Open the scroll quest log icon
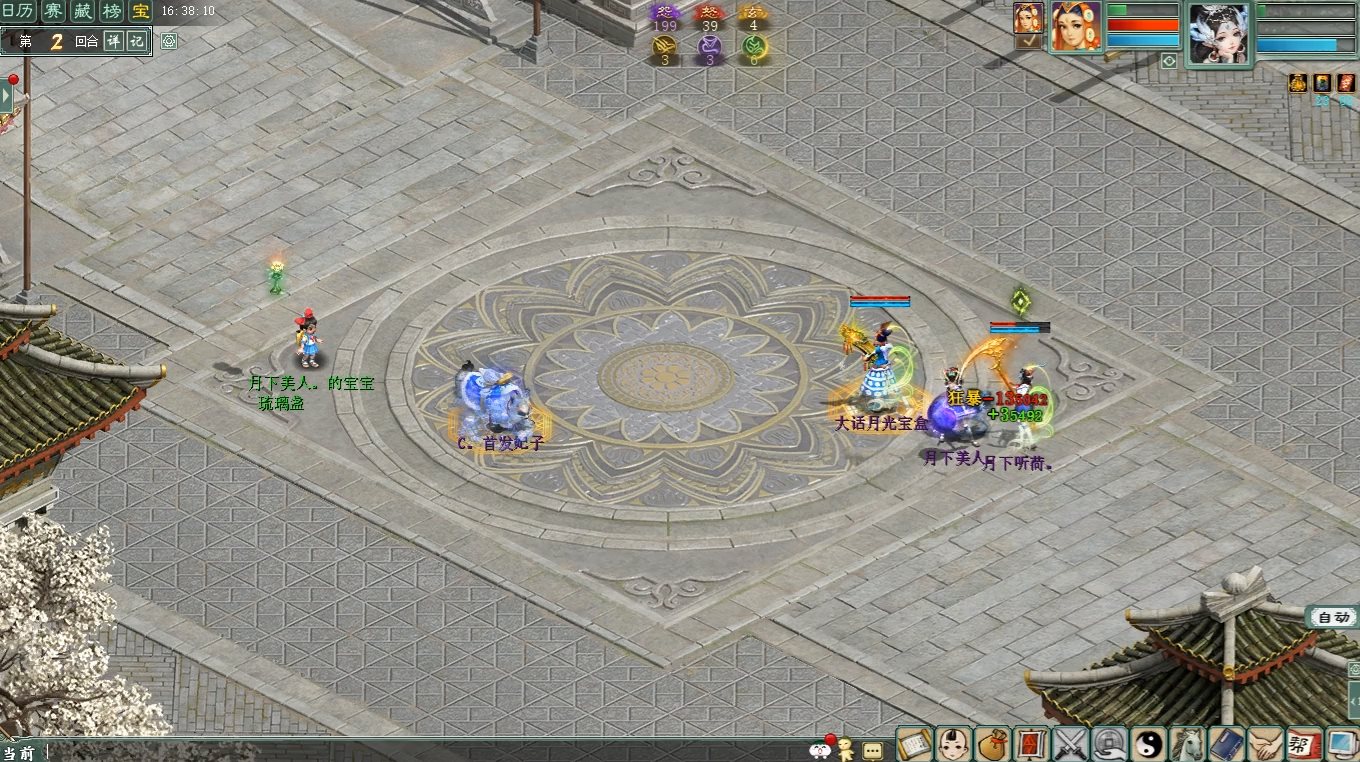This screenshot has width=1360, height=762. click(x=915, y=744)
